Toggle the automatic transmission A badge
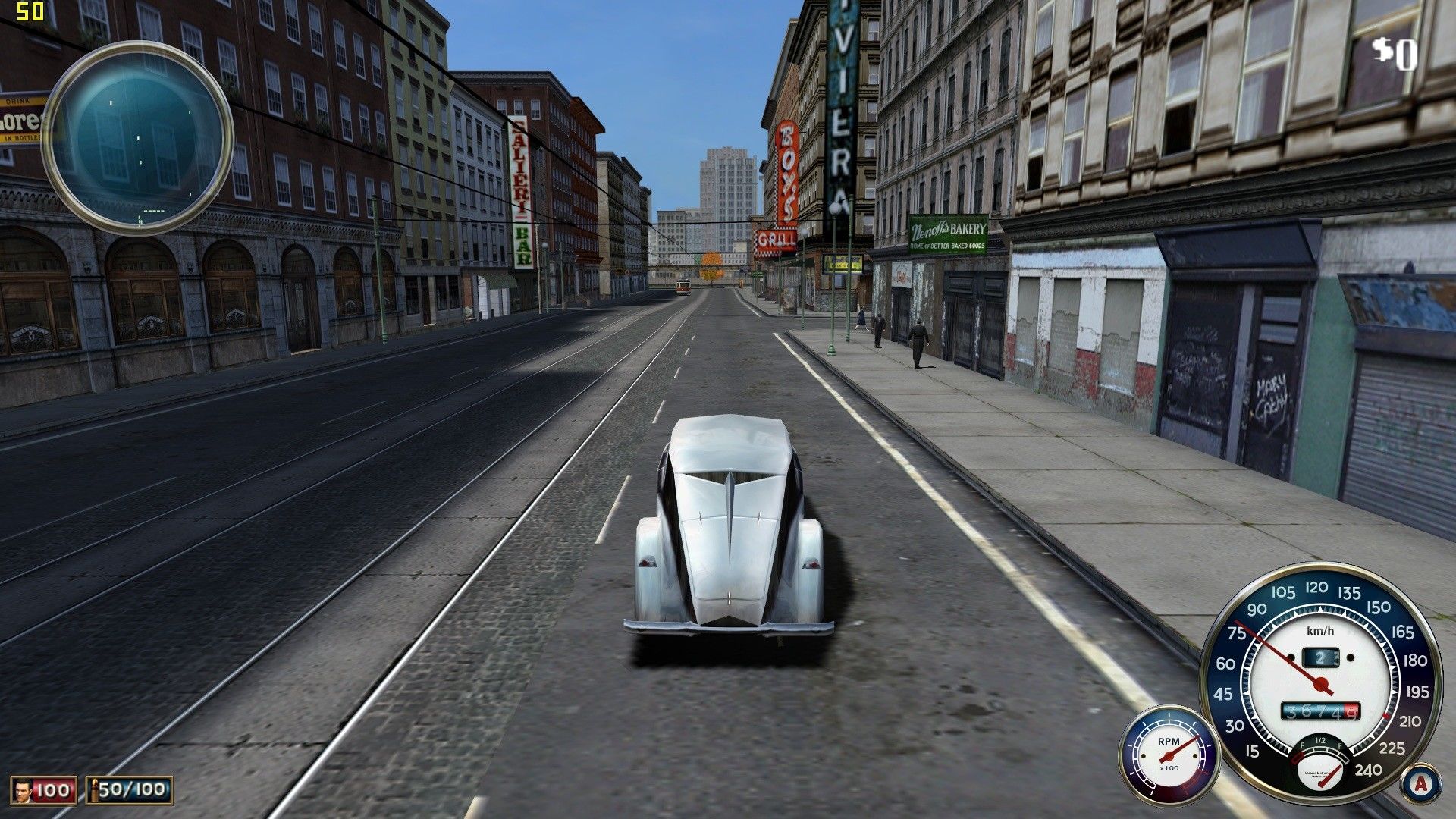This screenshot has width=1456, height=819. [1420, 784]
